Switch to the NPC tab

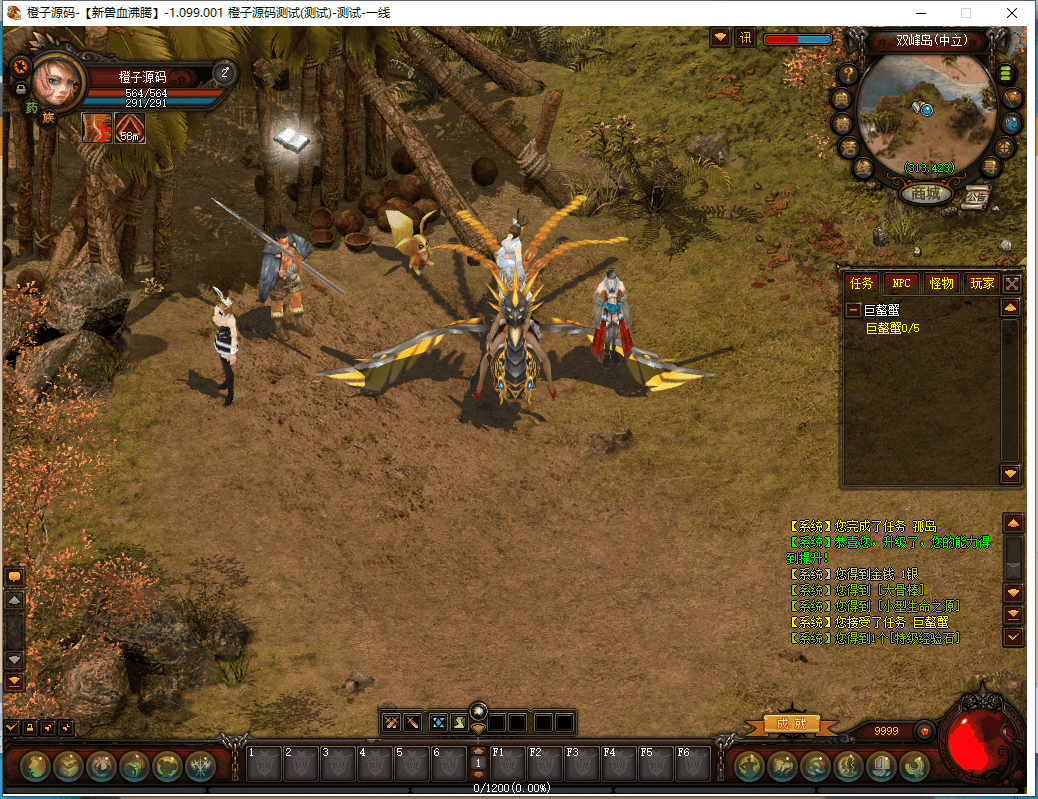pos(901,283)
